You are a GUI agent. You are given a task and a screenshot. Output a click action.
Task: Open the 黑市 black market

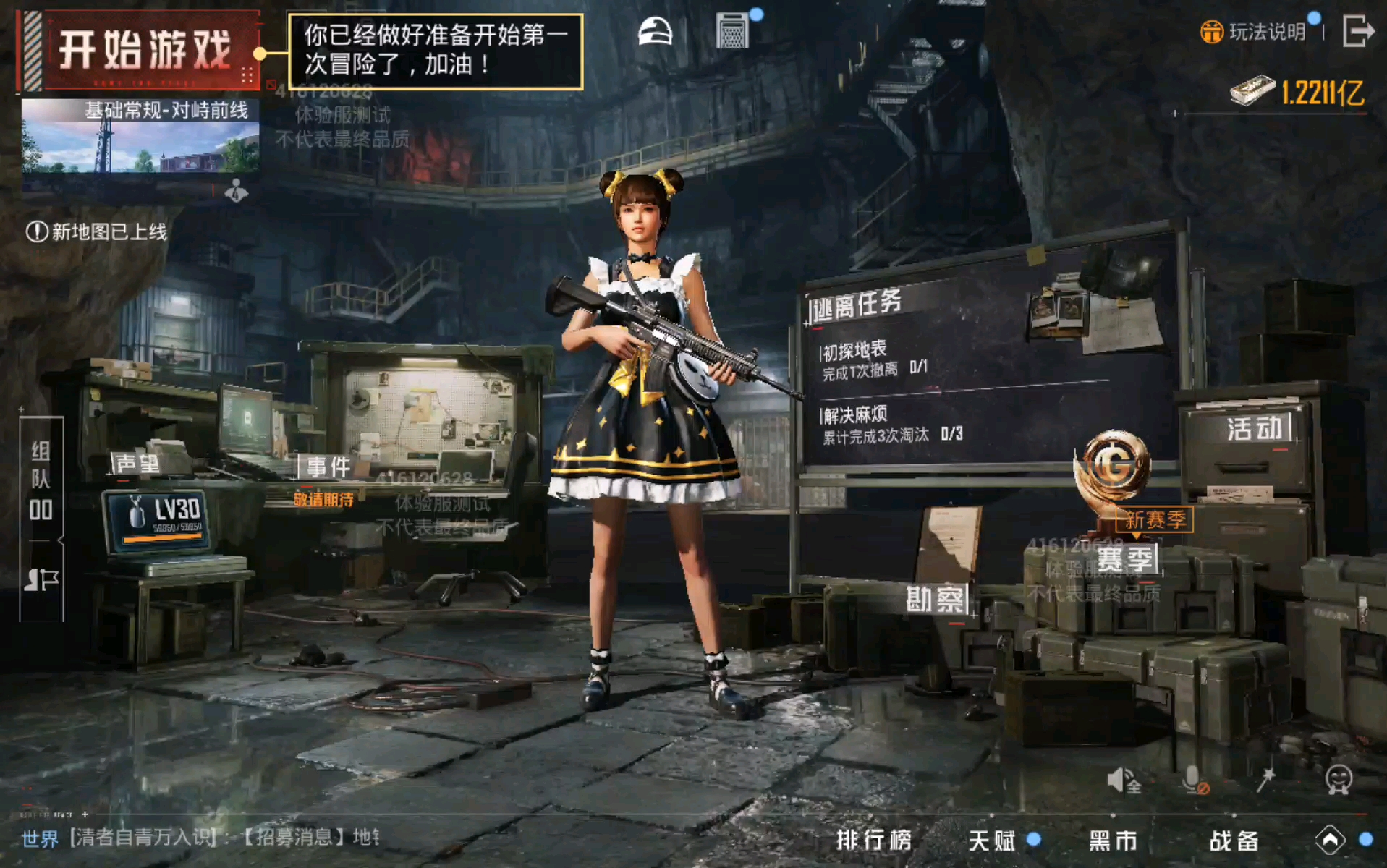coord(1113,840)
